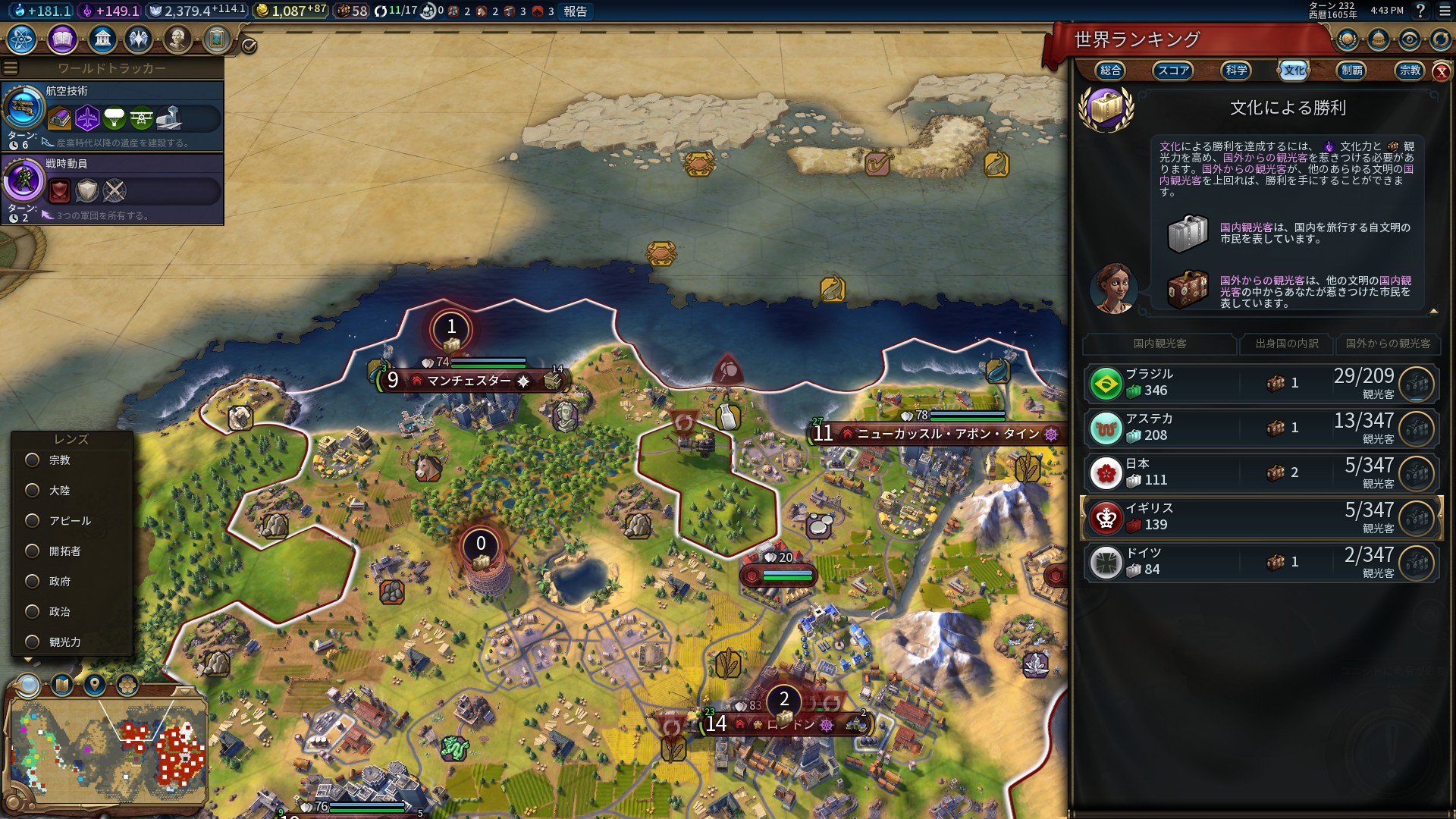Show the 制覇 domination tab
Screen dimensions: 1456x819
[1351, 71]
